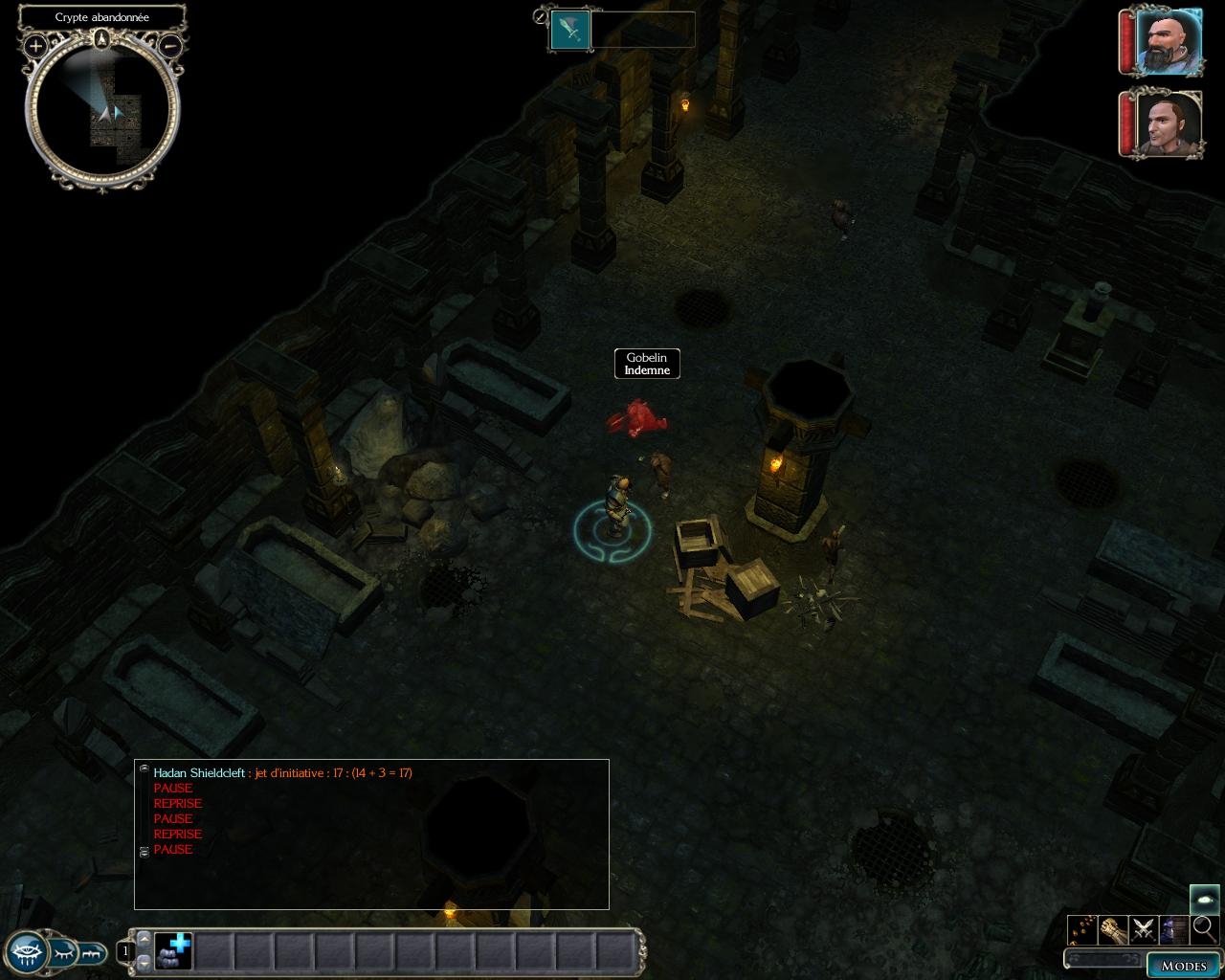Viewport: 1225px width, 980px height.
Task: Click the closed eye button
Action: pyautogui.click(x=63, y=952)
